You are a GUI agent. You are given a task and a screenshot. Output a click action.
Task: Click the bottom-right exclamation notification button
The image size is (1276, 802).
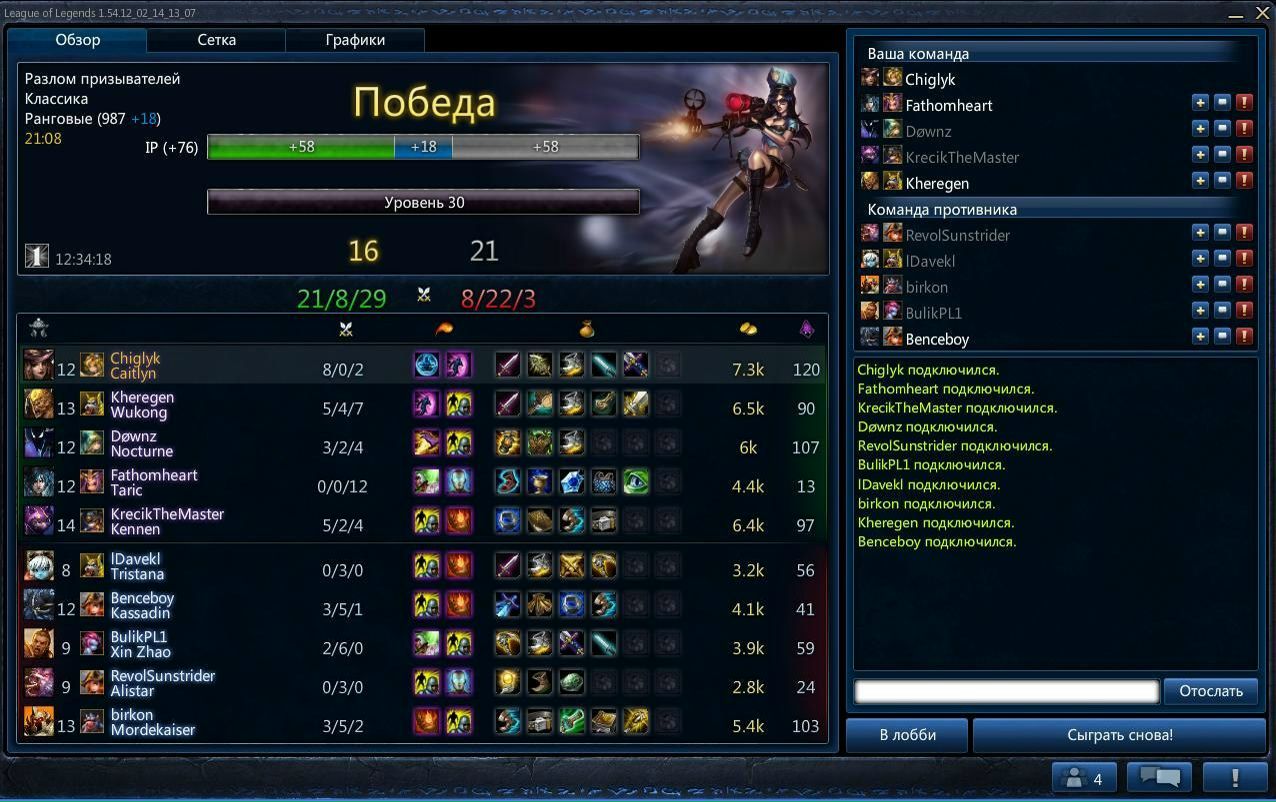point(1234,778)
